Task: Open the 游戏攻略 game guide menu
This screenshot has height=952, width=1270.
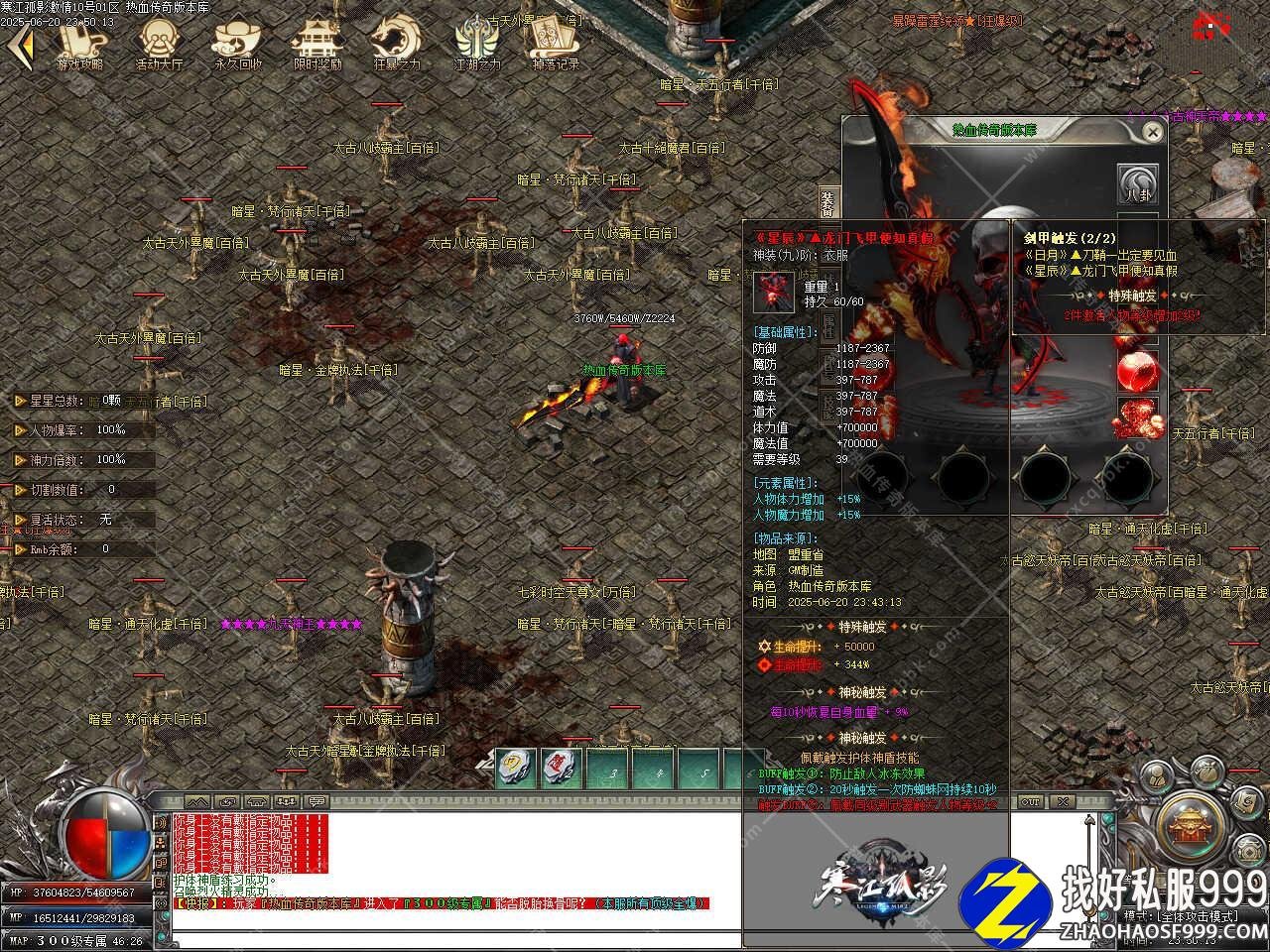Action: pyautogui.click(x=81, y=44)
